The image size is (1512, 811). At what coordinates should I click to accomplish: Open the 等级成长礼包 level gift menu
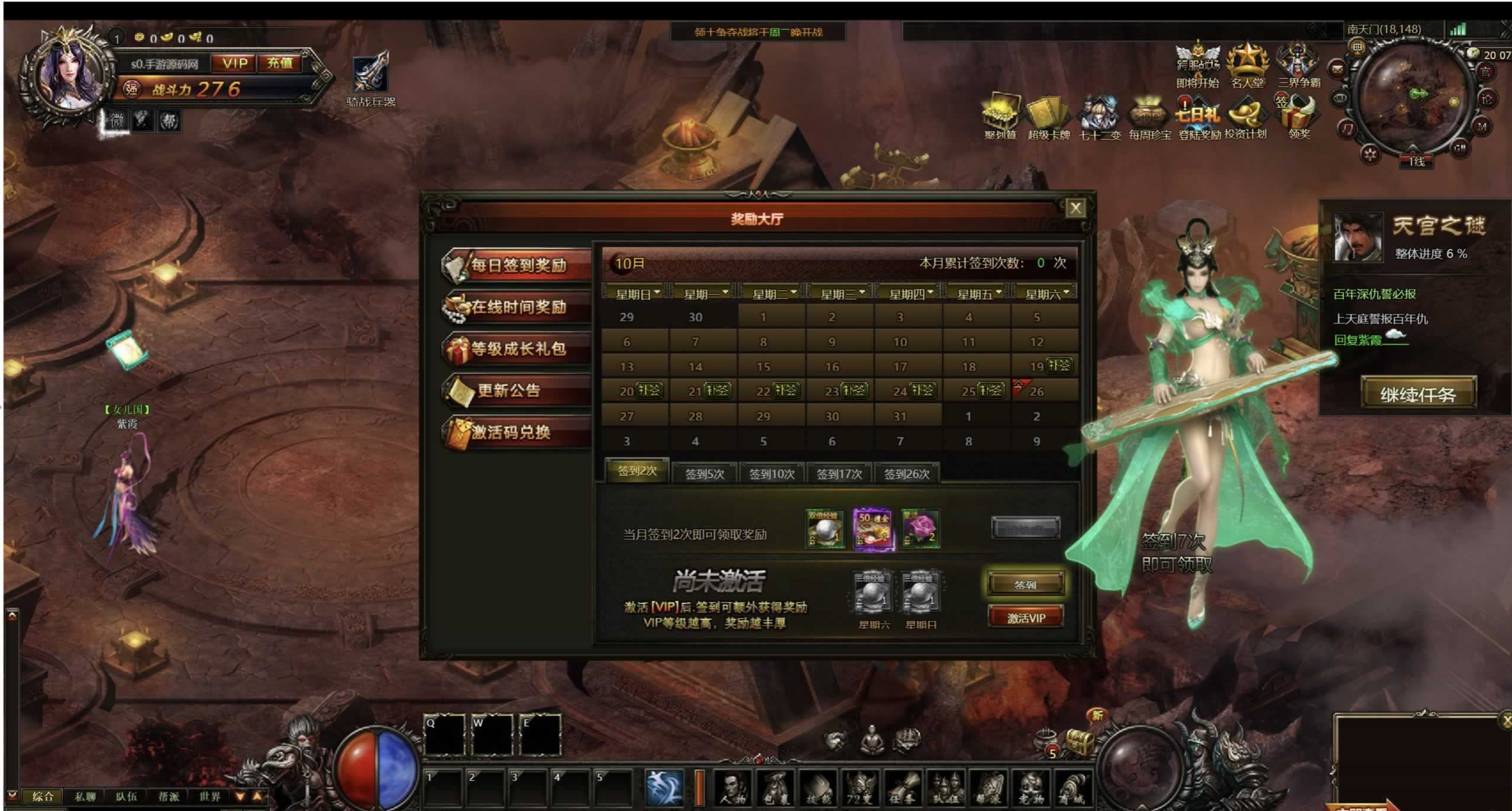click(518, 349)
